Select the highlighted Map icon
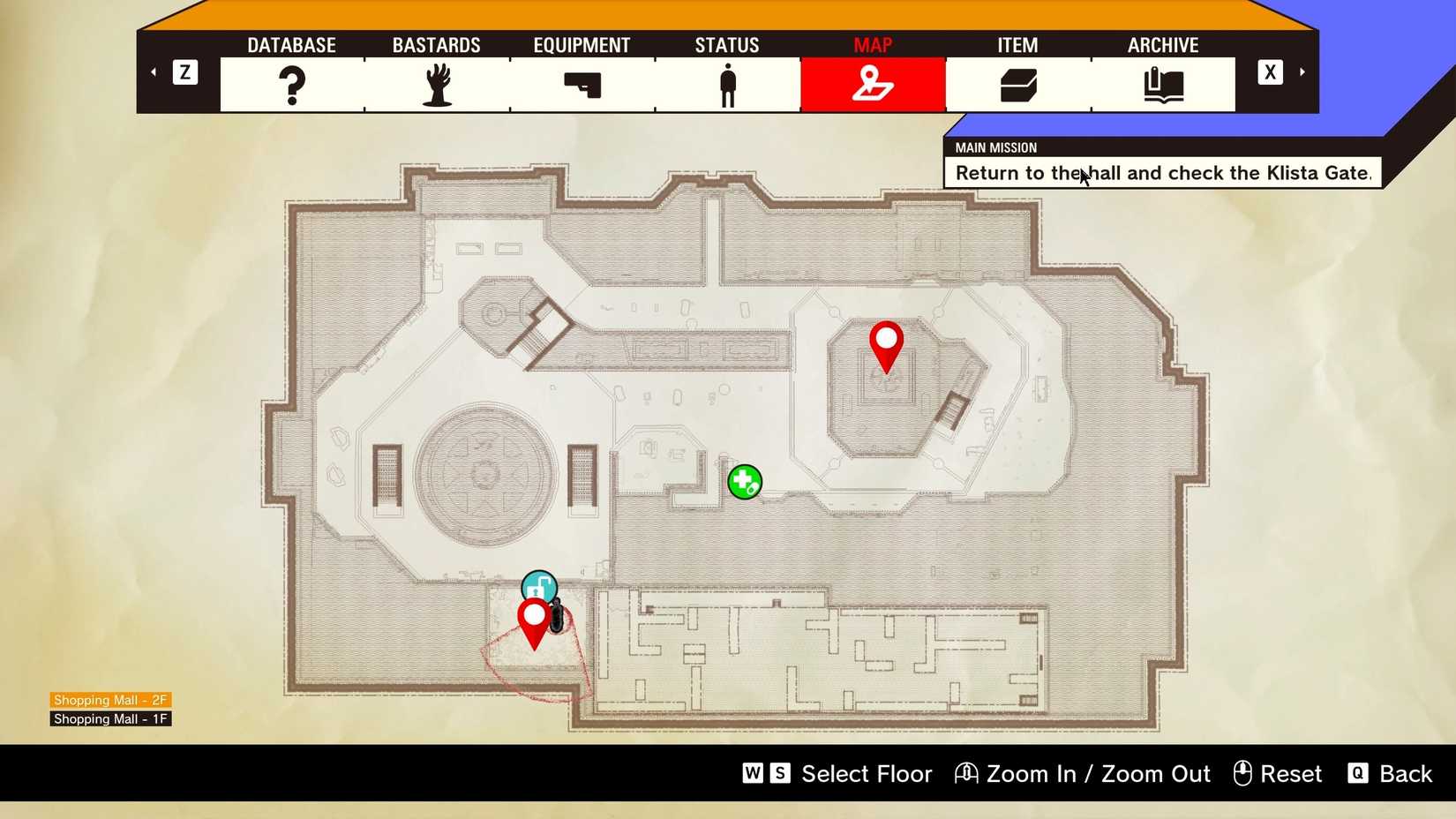The image size is (1456, 819). (x=872, y=84)
